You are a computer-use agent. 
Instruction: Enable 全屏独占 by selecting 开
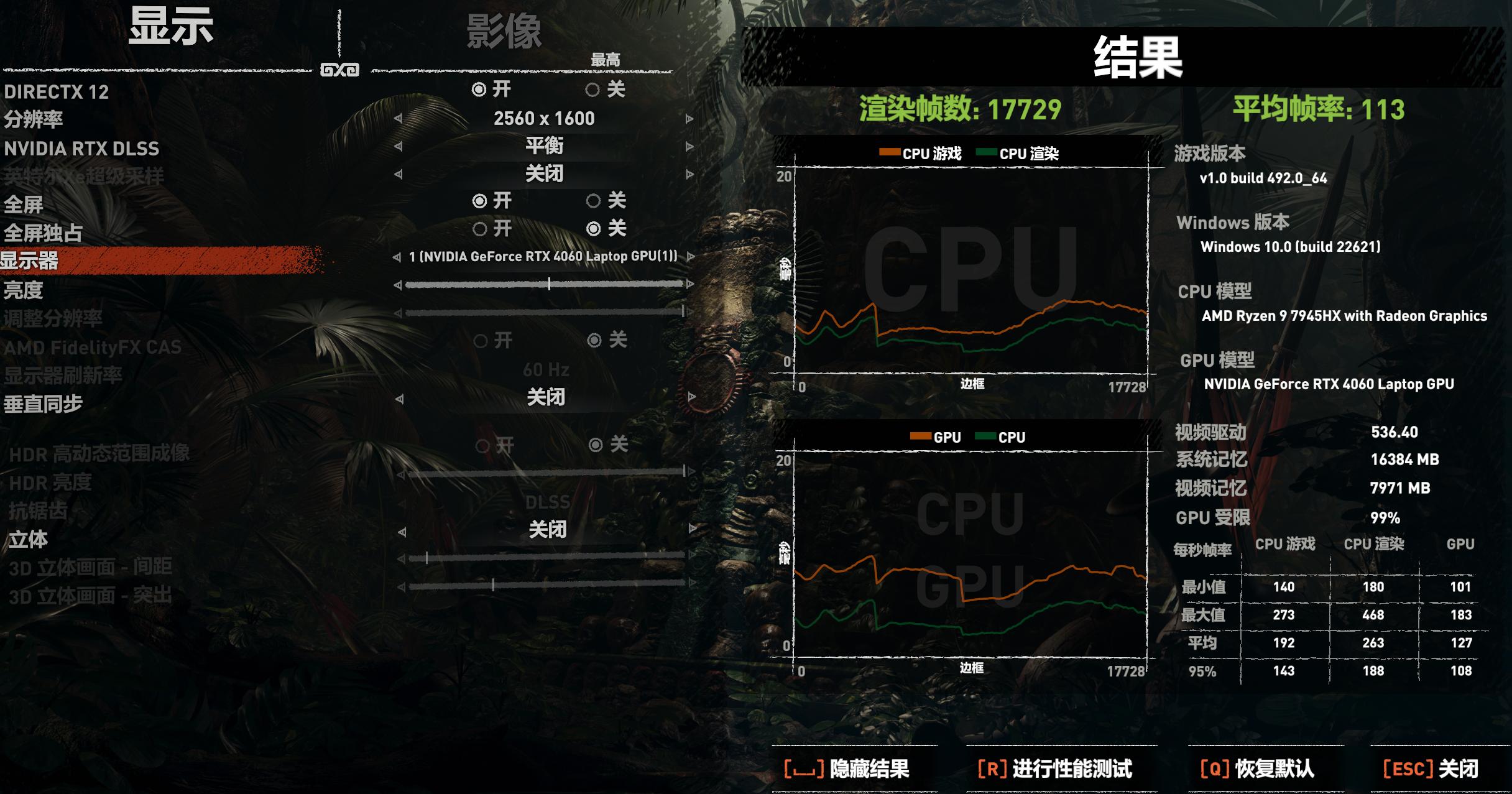479,228
